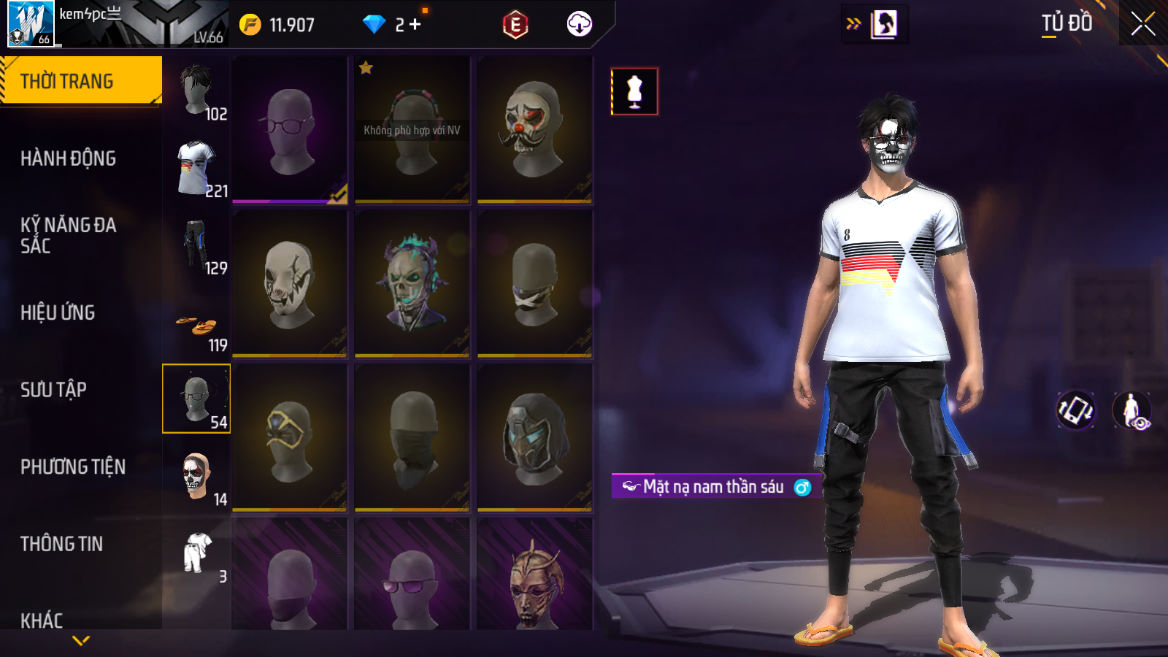The width and height of the screenshot is (1168, 657).
Task: Close the wardrobe with the X button
Action: click(x=1143, y=25)
